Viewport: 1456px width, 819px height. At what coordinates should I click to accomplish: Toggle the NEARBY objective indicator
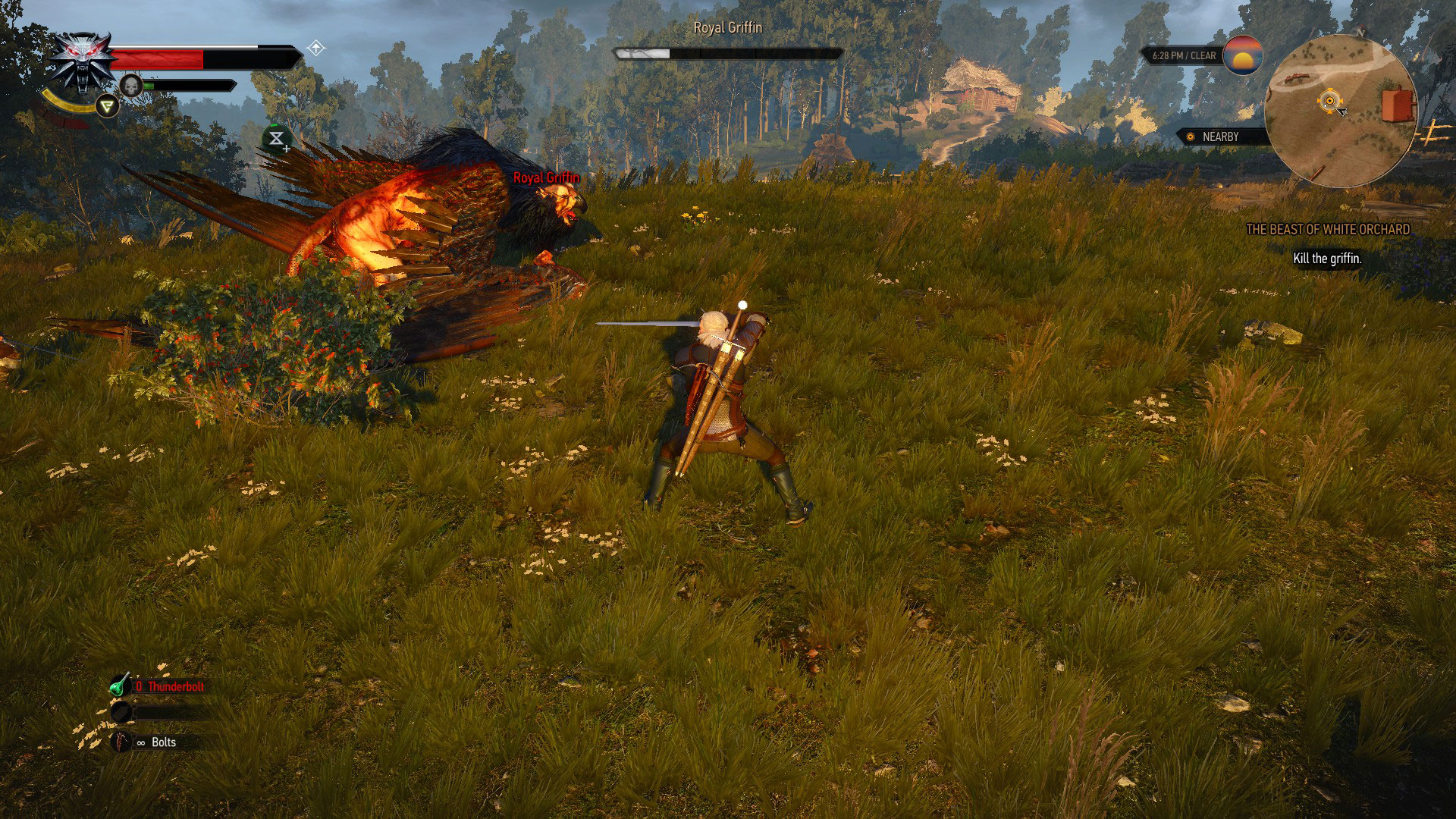click(1221, 137)
